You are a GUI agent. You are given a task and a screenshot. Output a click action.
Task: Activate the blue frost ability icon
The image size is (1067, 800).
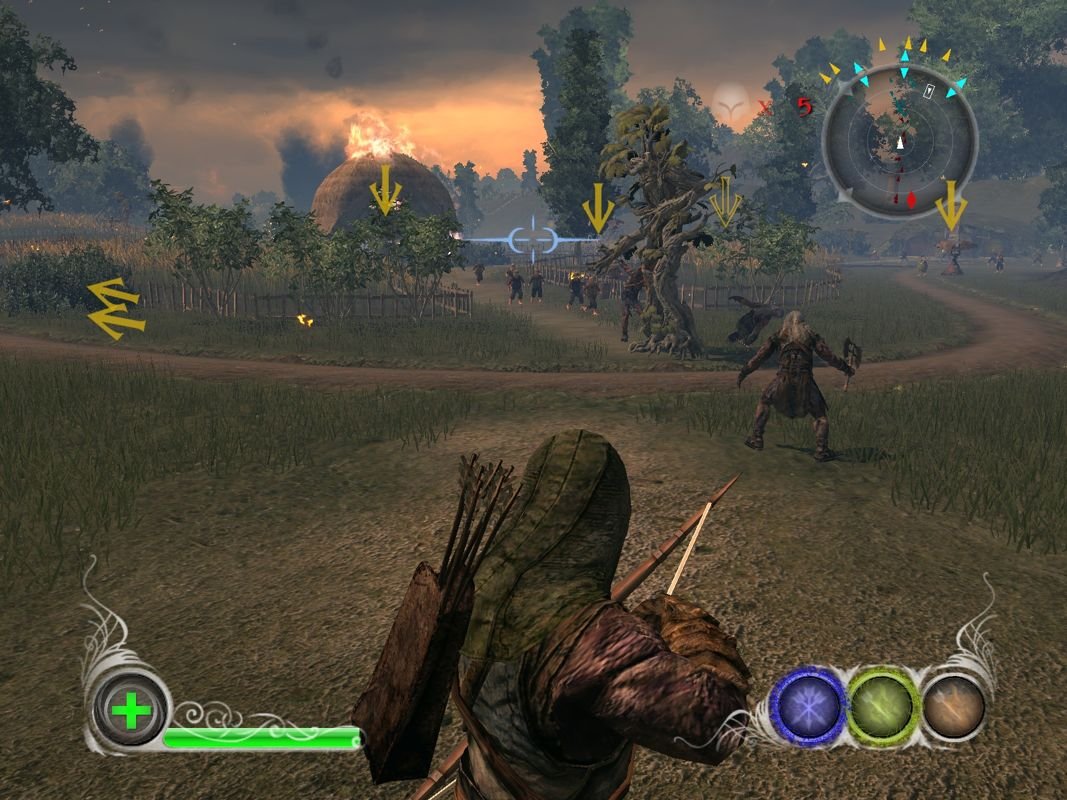click(808, 706)
